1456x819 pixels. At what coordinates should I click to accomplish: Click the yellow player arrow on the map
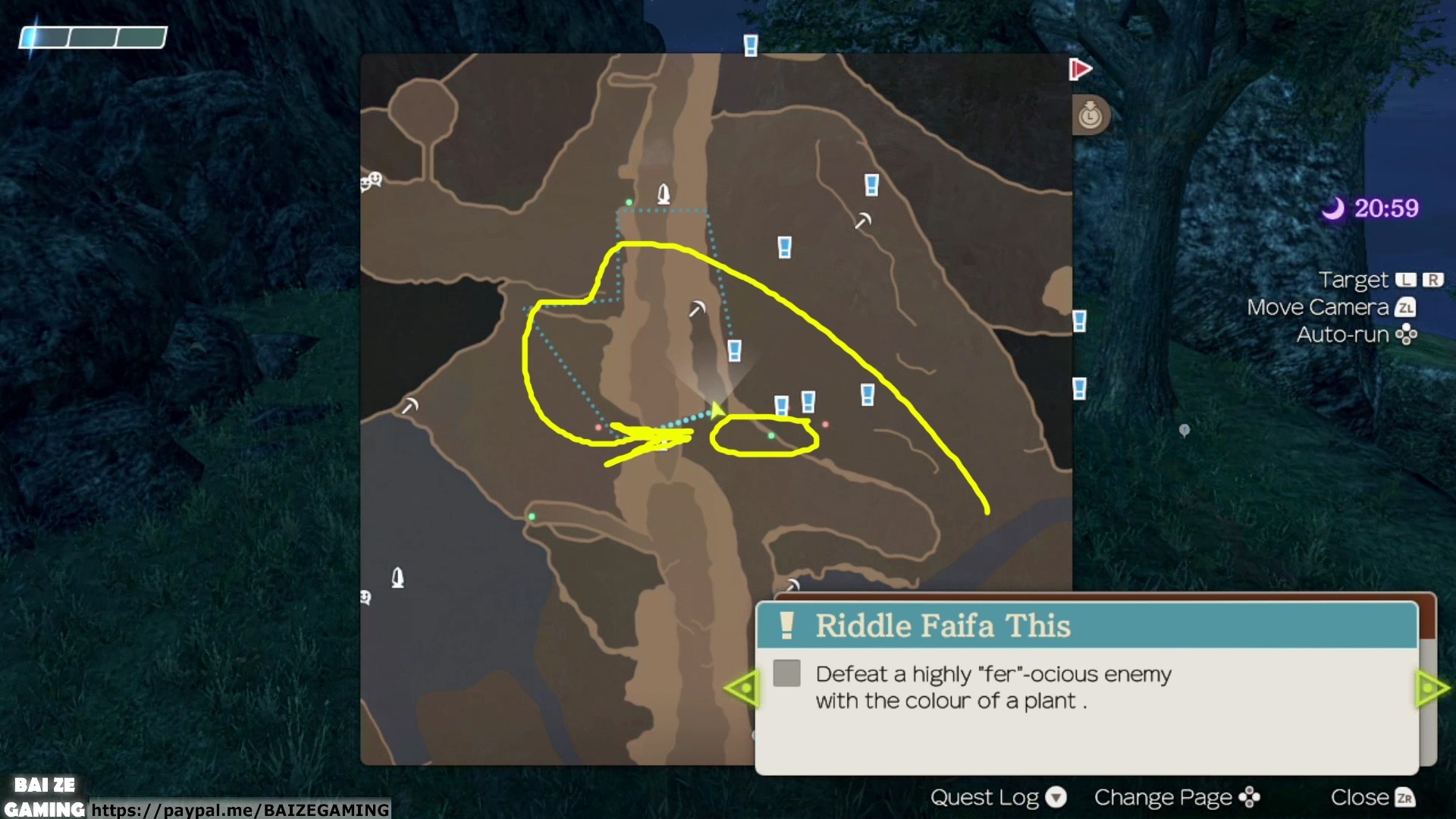pyautogui.click(x=715, y=411)
